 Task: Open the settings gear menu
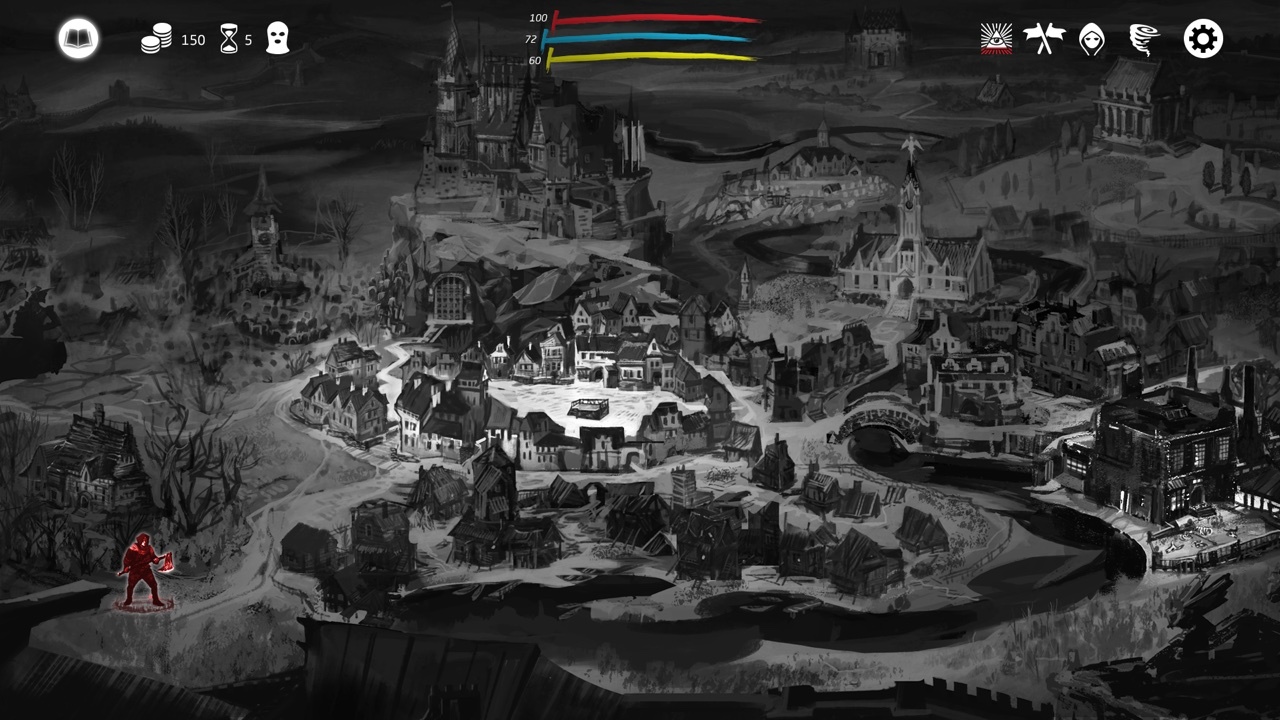point(1202,39)
